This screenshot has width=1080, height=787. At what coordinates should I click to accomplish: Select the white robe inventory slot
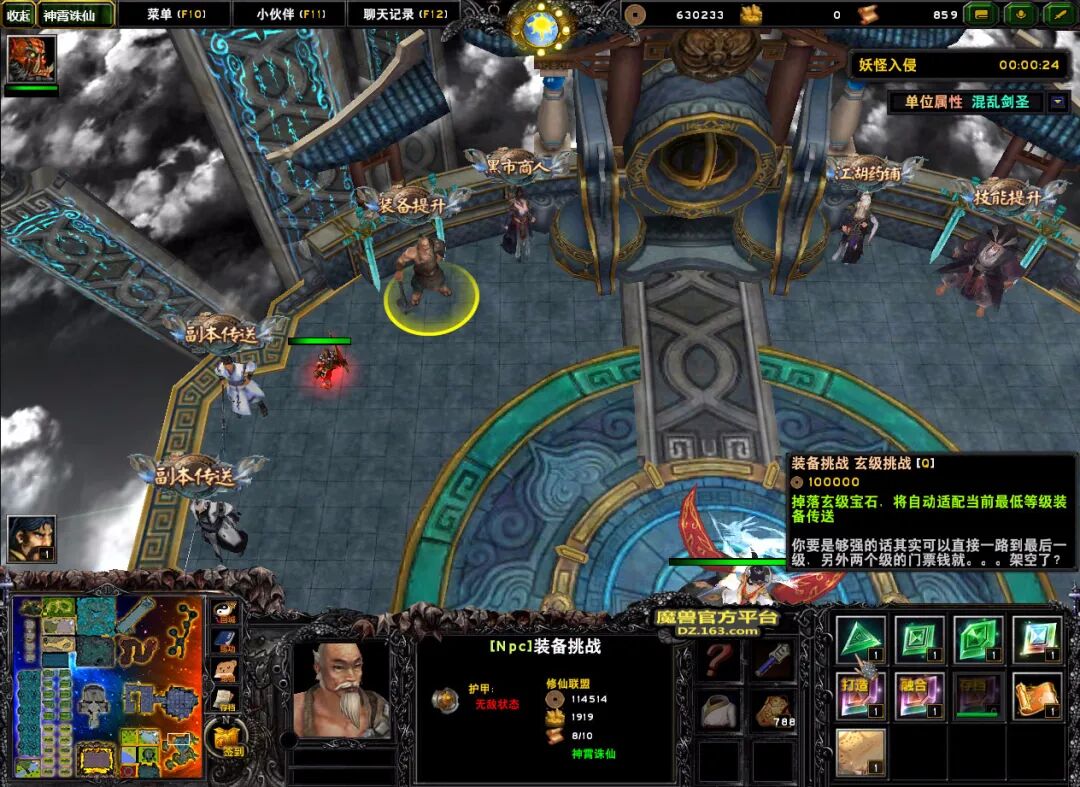click(x=719, y=710)
